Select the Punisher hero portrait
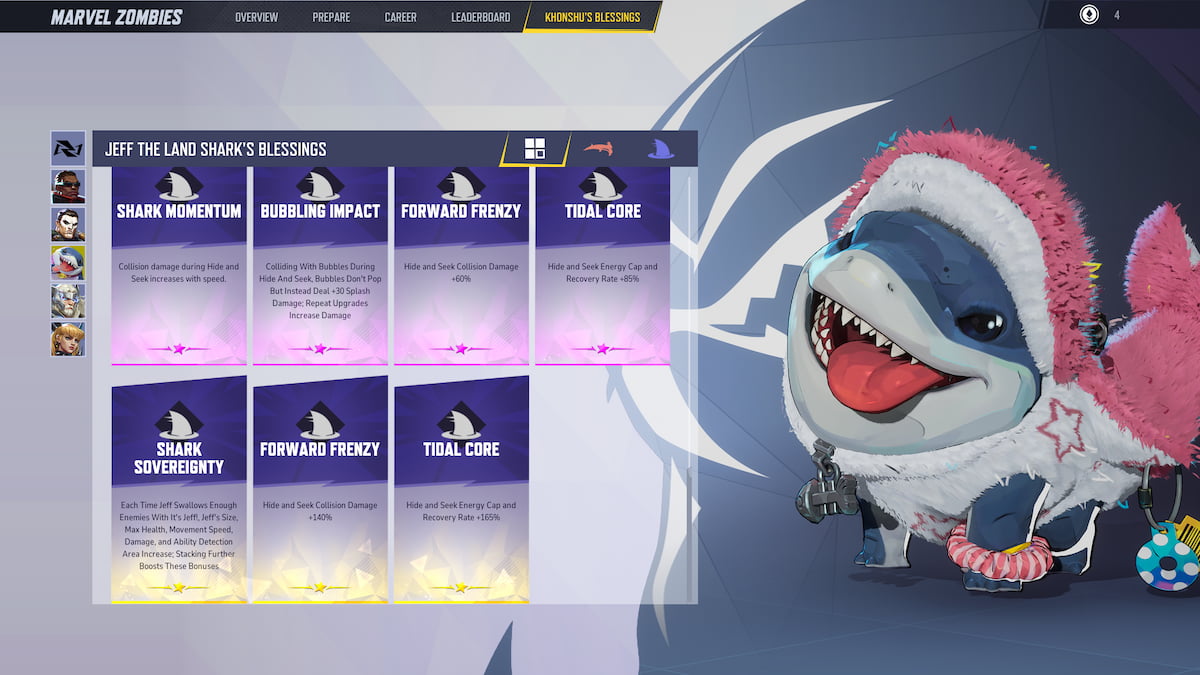The height and width of the screenshot is (675, 1200). click(x=68, y=224)
